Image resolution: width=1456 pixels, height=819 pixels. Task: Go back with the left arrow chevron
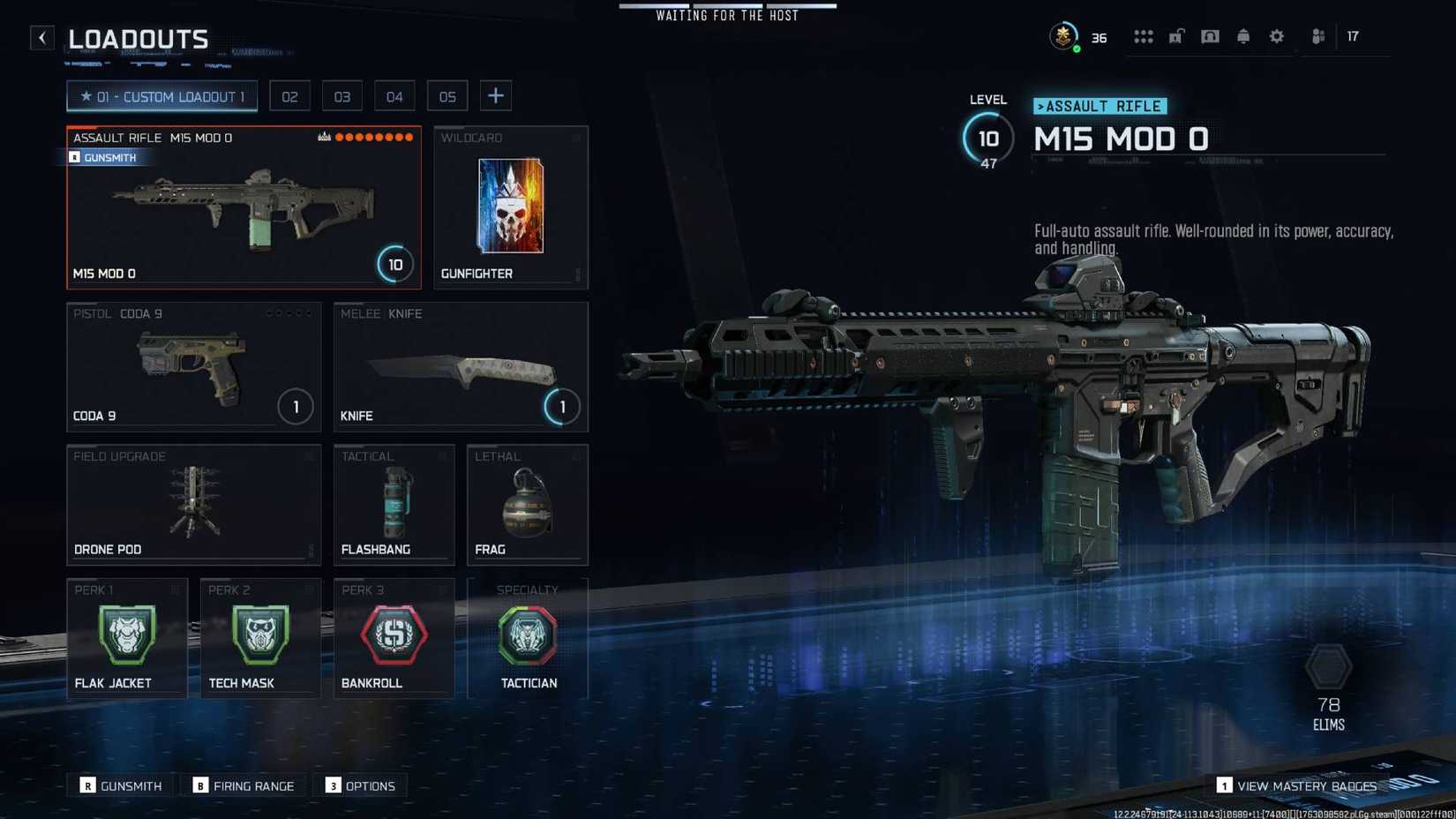(41, 37)
